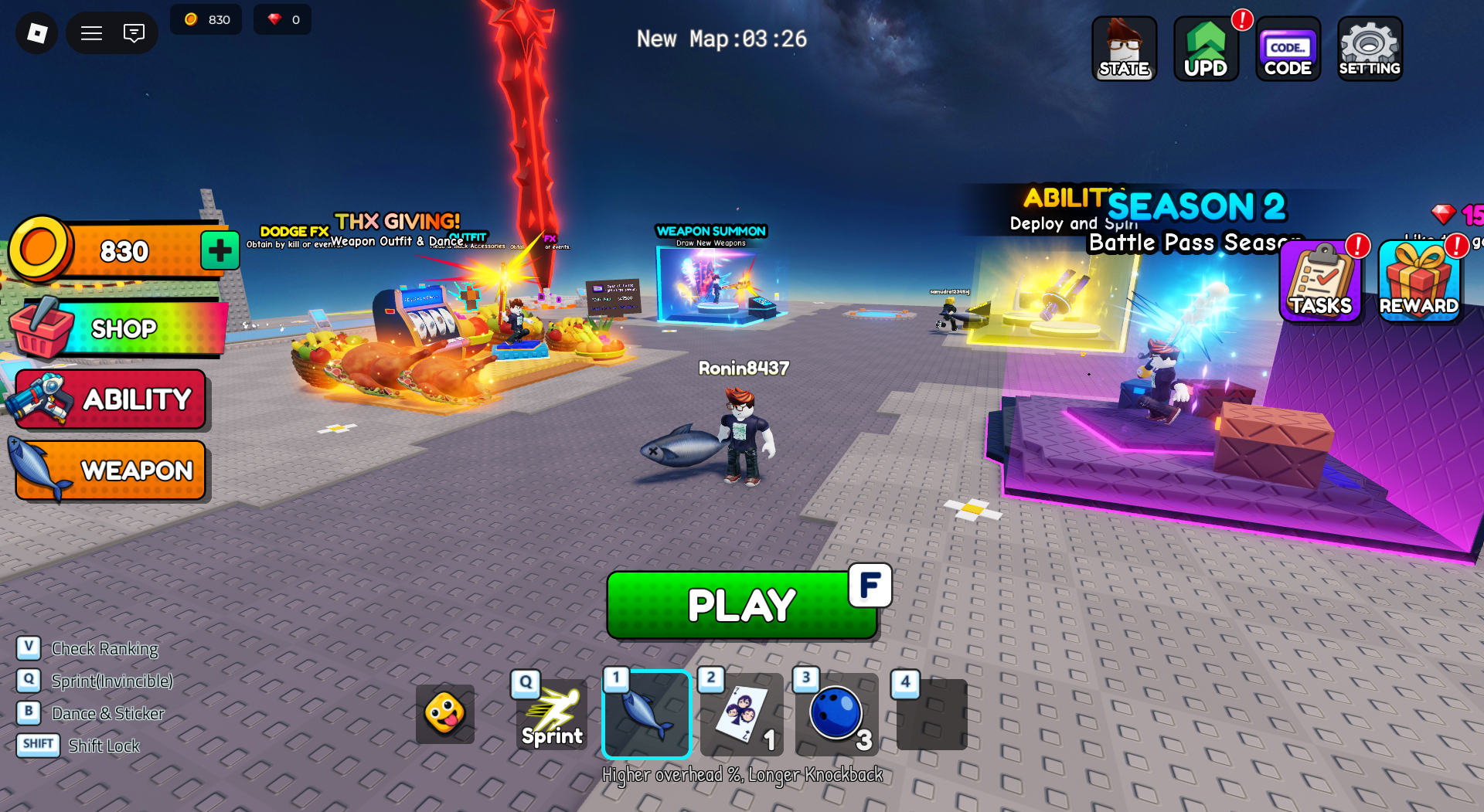Screen dimensions: 1484x812
Task: Open the CODE redemption window
Action: (1288, 49)
